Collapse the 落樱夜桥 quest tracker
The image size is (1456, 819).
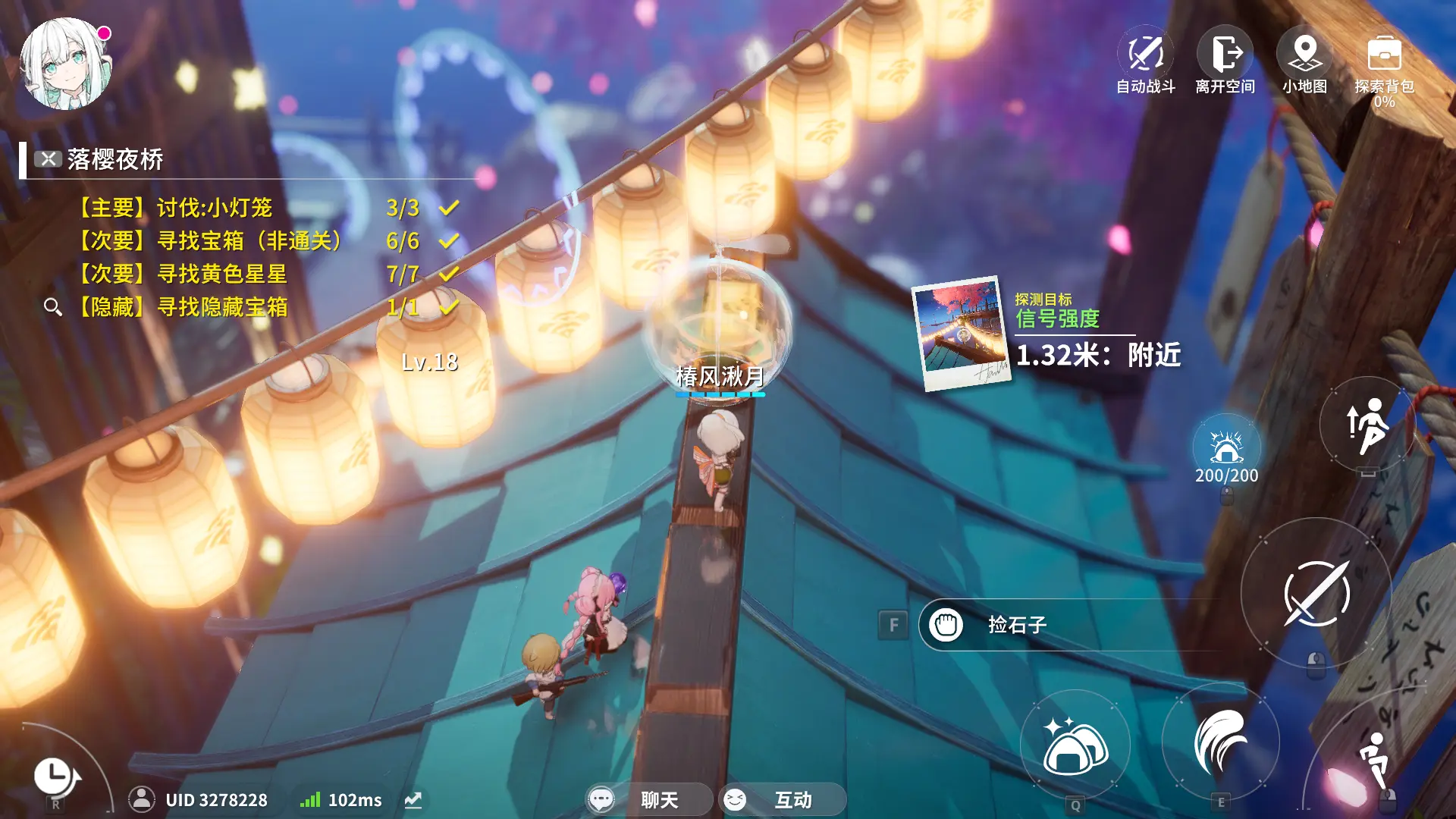coord(49,159)
